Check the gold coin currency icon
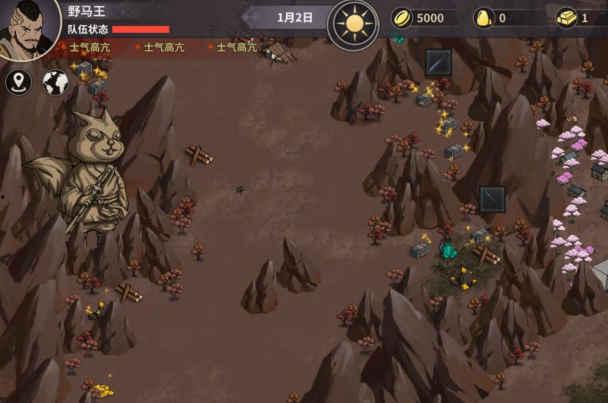Viewport: 608px width, 403px height. coord(402,18)
